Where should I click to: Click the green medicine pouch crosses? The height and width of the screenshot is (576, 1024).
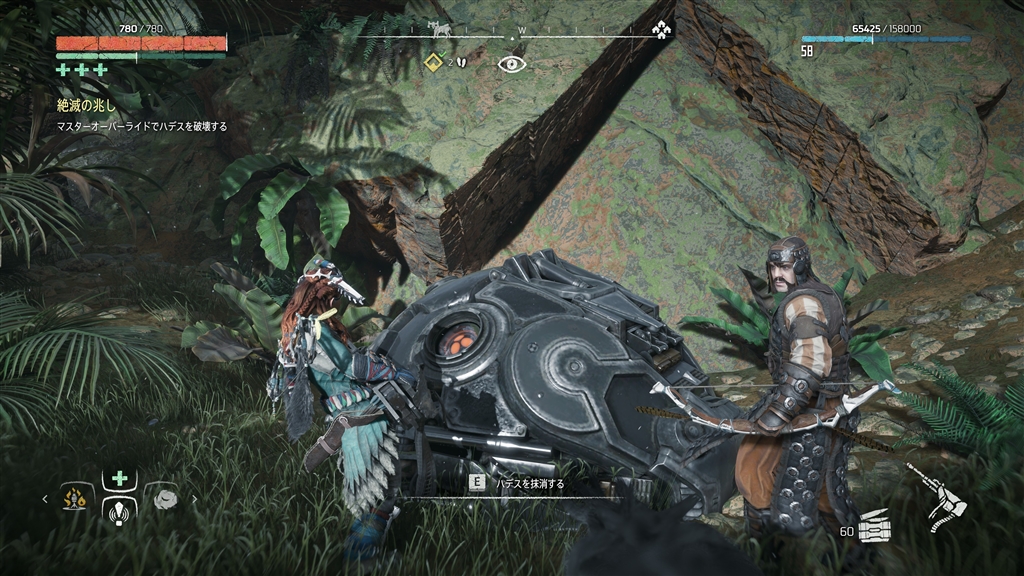point(82,70)
